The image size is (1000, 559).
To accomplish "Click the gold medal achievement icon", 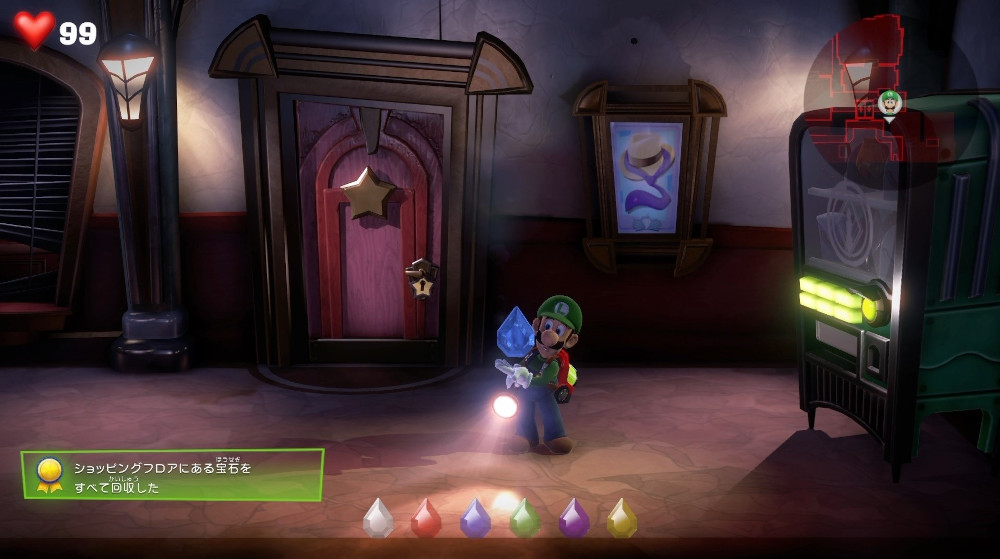I will (48, 474).
